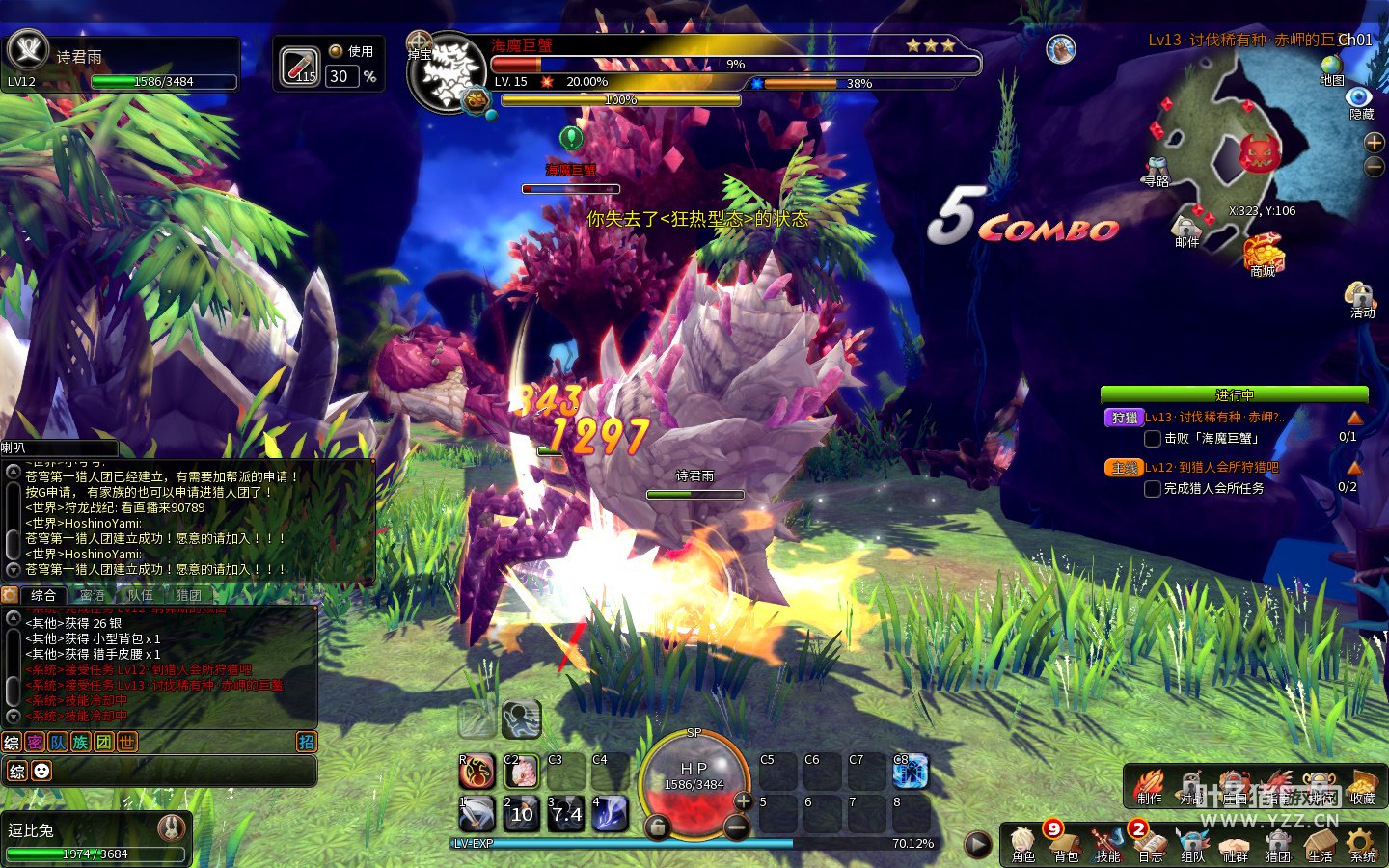The image size is (1389, 868).
Task: Open the chat emoji smiley picker
Action: point(41,771)
